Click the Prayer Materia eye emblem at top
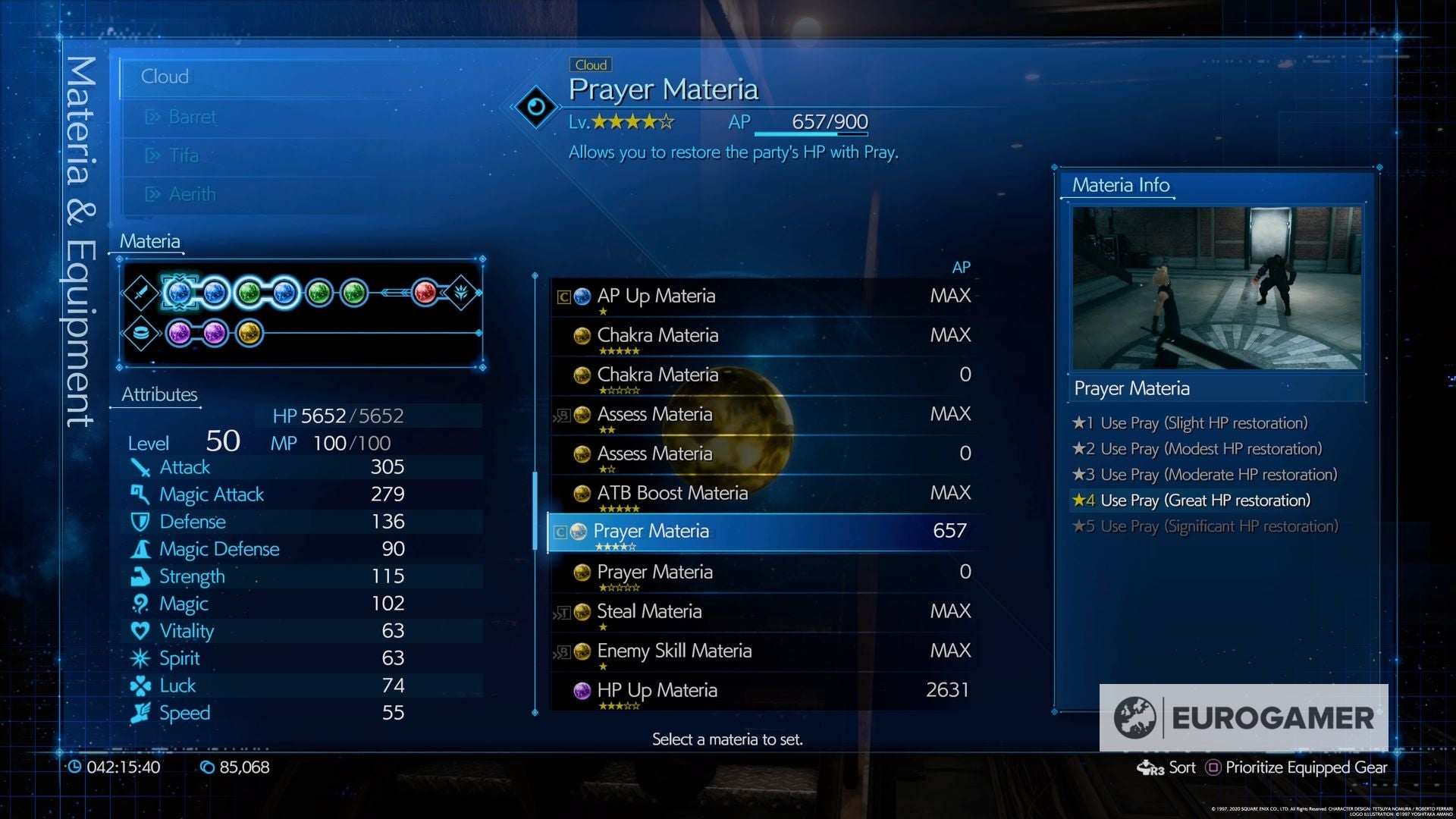This screenshot has width=1456, height=819. 537,105
